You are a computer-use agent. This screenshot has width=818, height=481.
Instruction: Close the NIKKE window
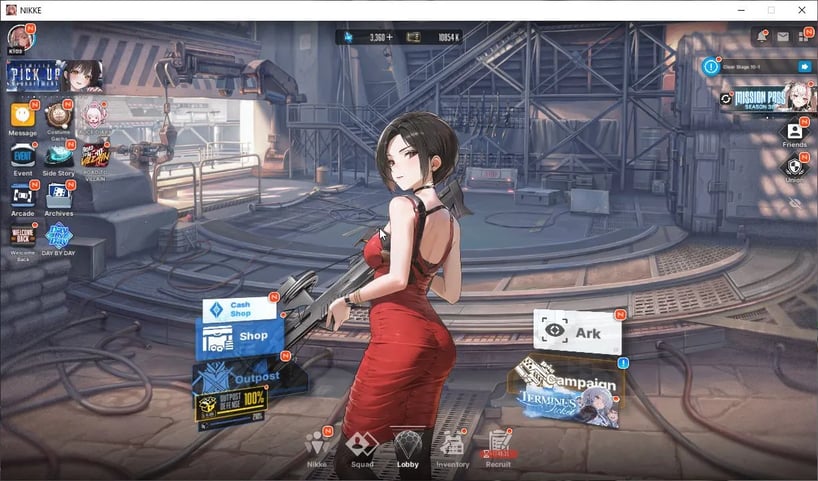click(x=801, y=10)
